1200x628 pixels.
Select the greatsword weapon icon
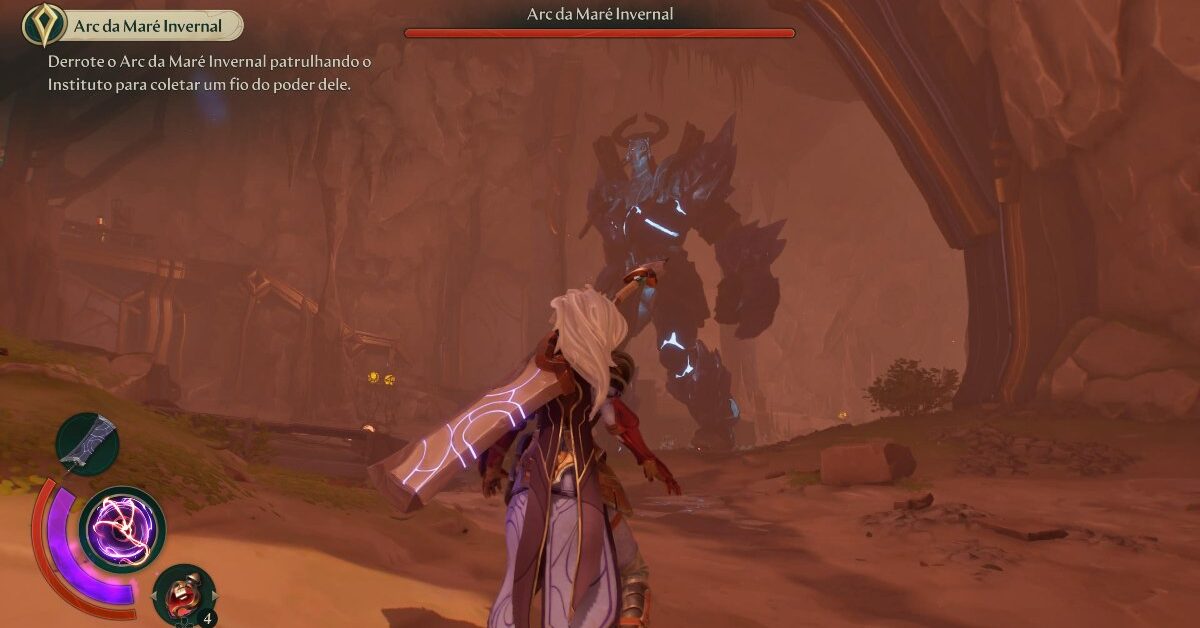pos(87,443)
